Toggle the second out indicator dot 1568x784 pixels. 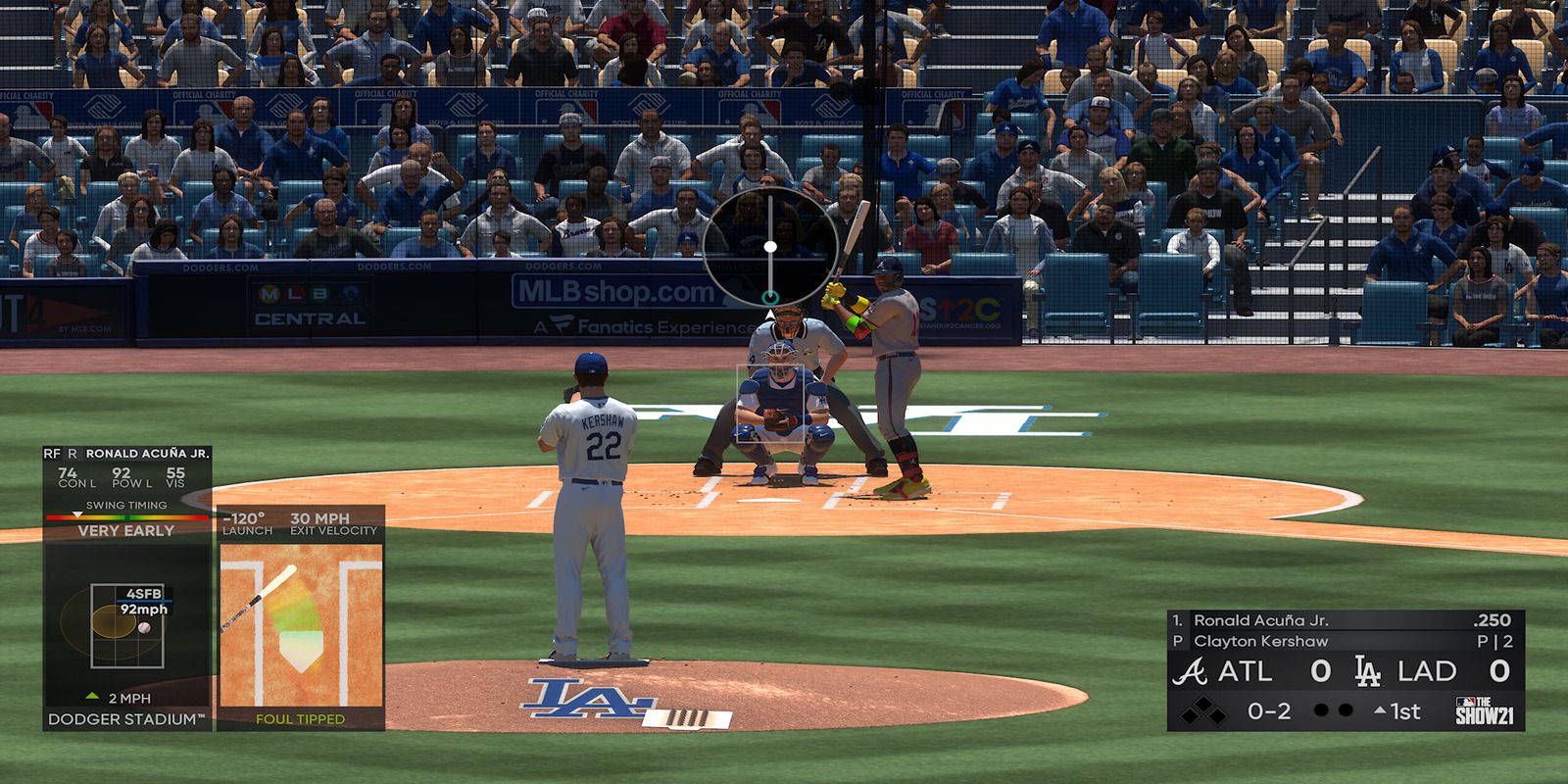1346,710
